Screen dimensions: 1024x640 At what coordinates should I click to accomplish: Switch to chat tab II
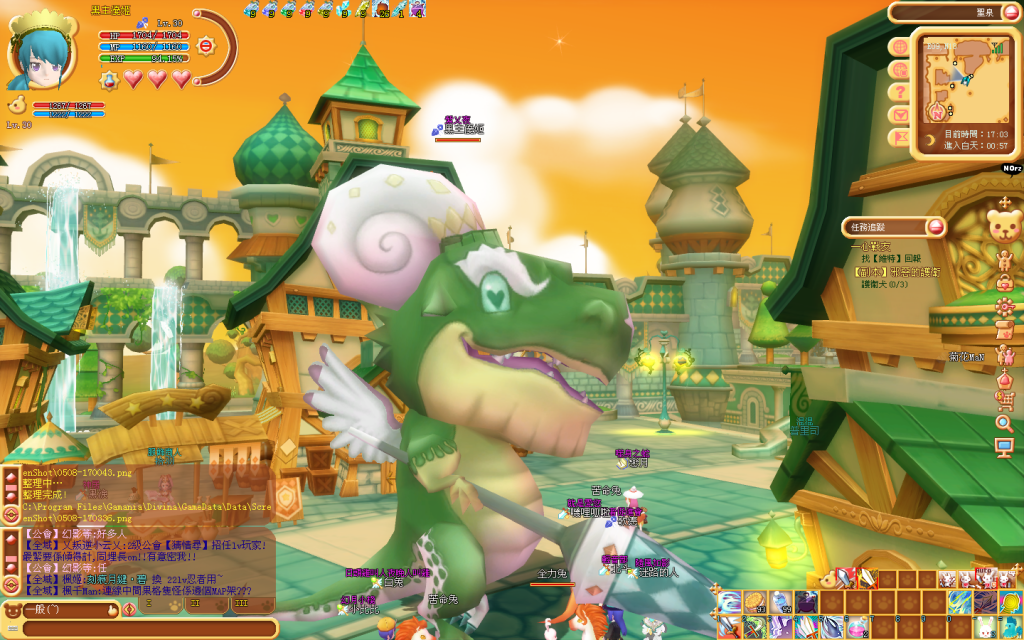195,605
